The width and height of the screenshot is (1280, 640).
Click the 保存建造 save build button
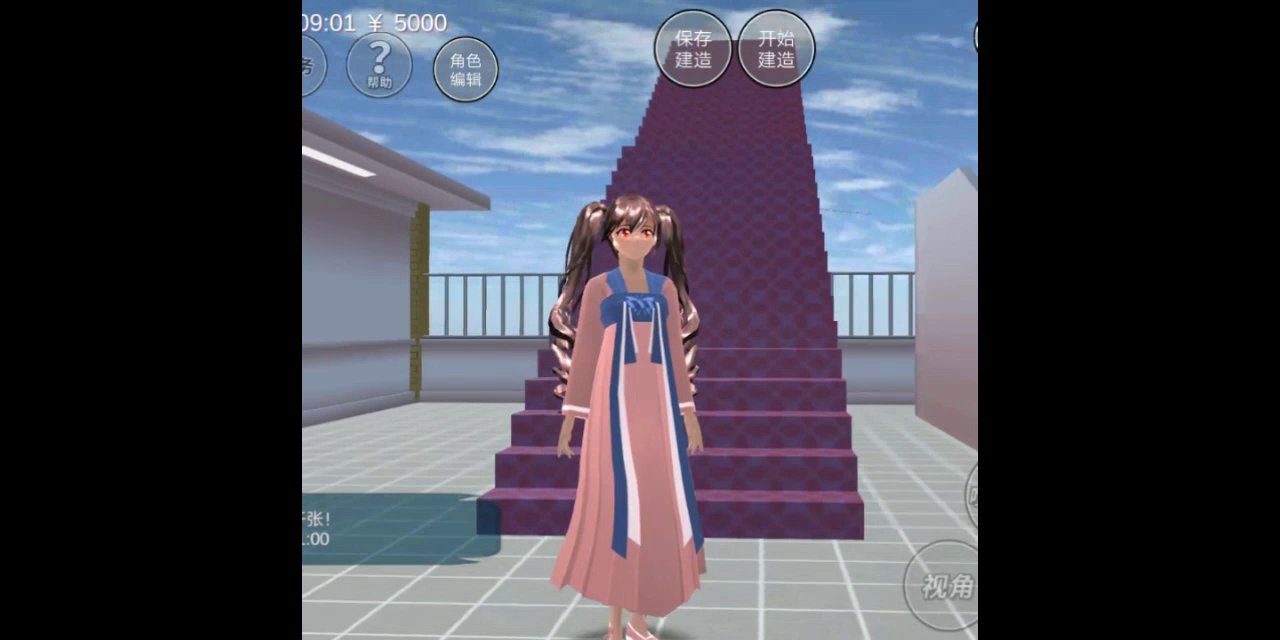(x=693, y=49)
